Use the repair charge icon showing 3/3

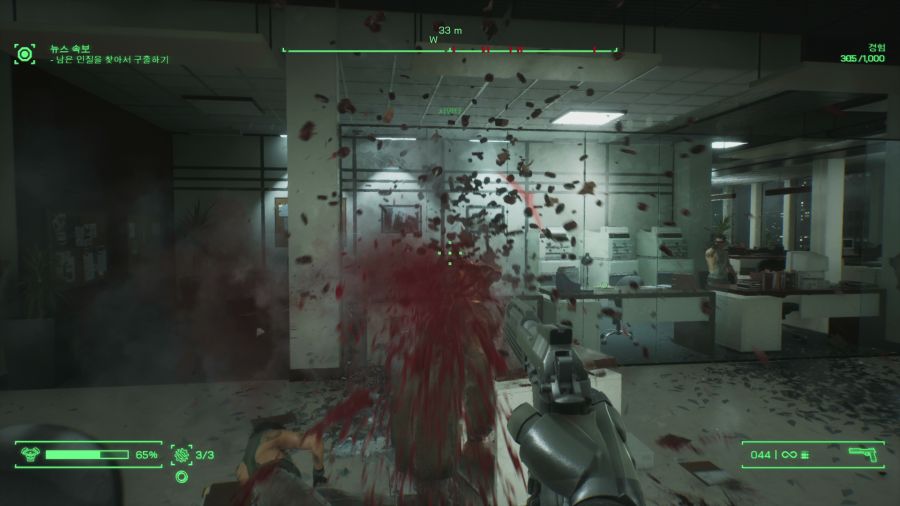point(181,455)
